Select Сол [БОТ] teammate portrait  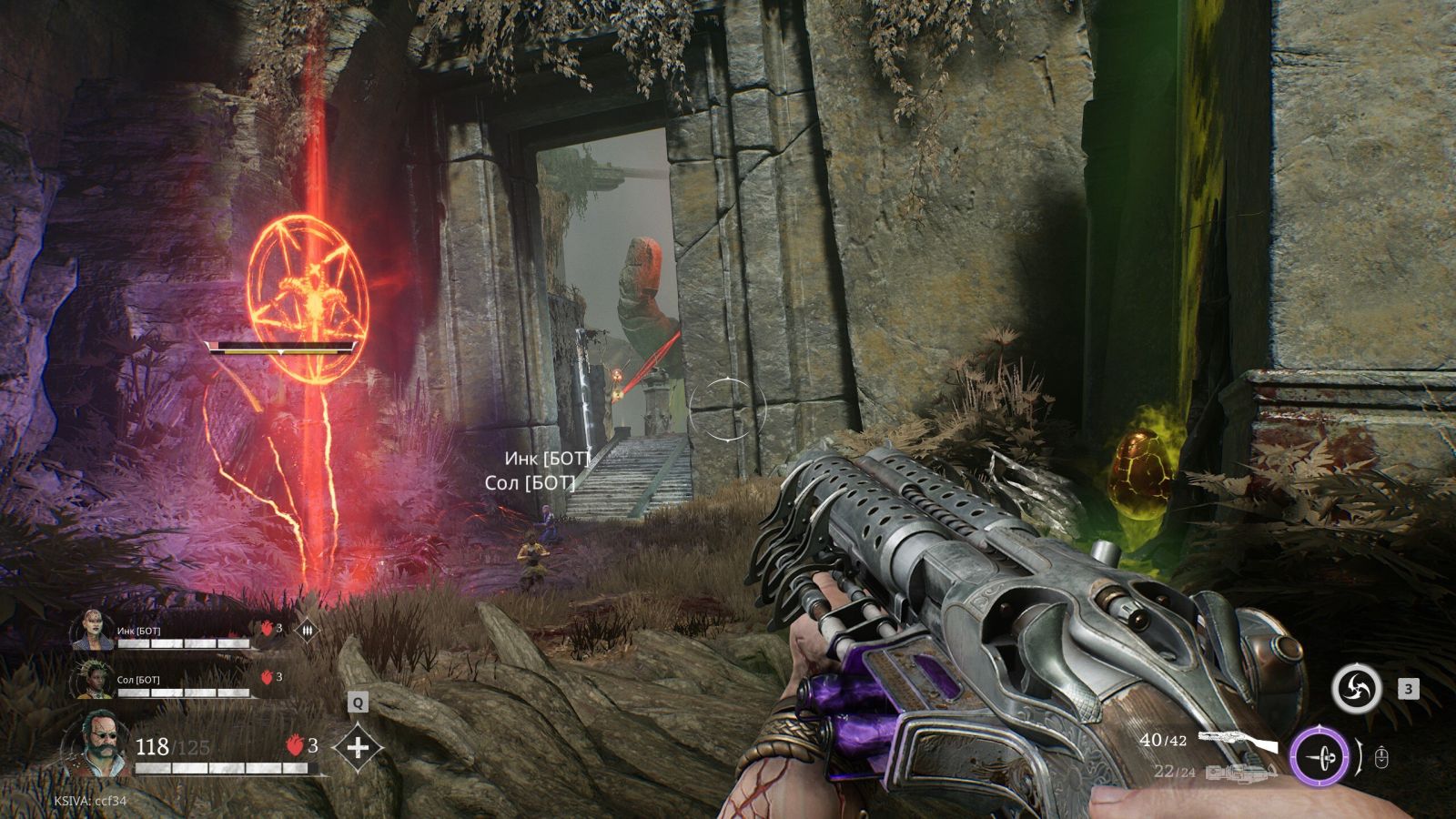pos(94,680)
